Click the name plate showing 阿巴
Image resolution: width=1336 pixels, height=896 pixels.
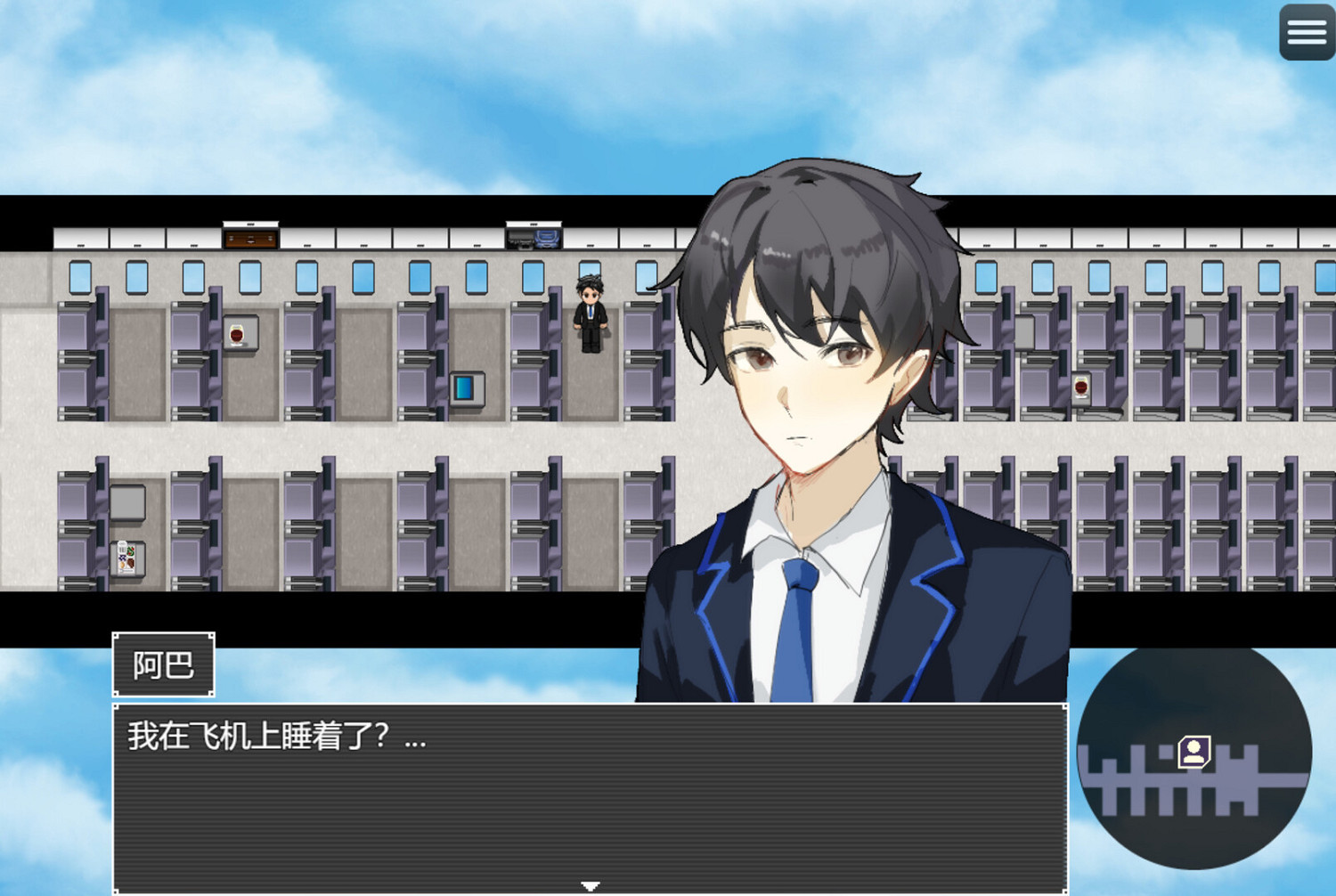tap(163, 664)
